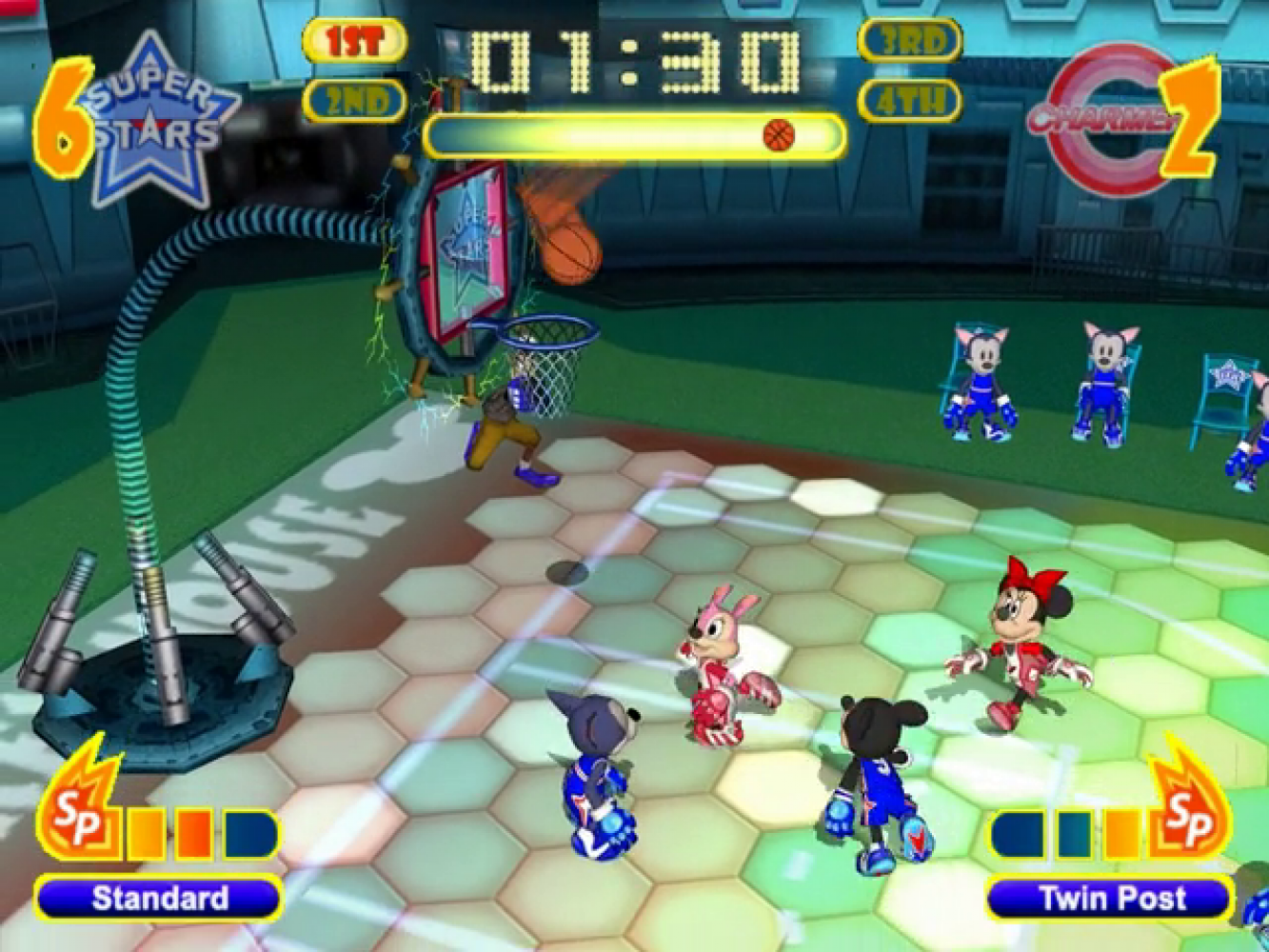Select the 1ST quarter indicator
Viewport: 1269px width, 952px height.
click(354, 41)
